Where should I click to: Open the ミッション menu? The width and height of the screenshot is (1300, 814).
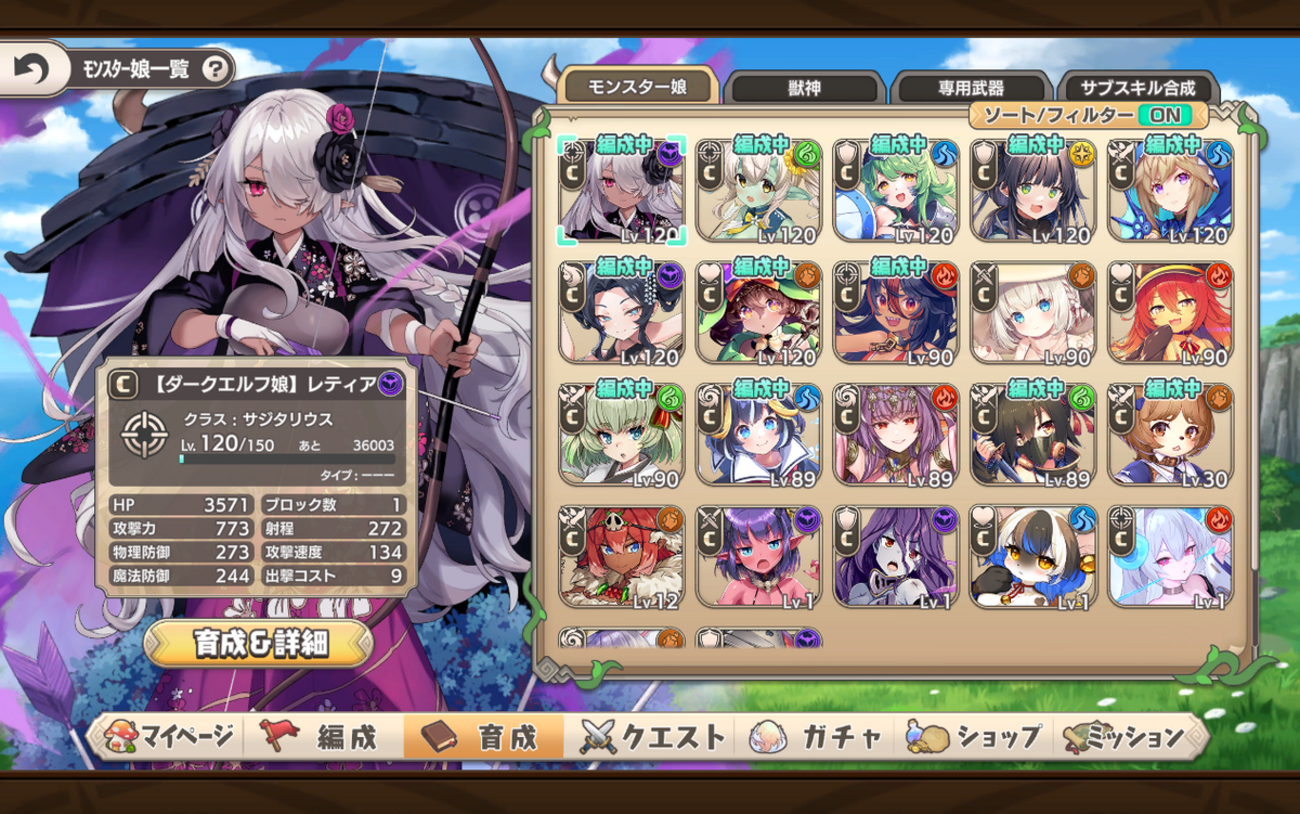pyautogui.click(x=1130, y=737)
